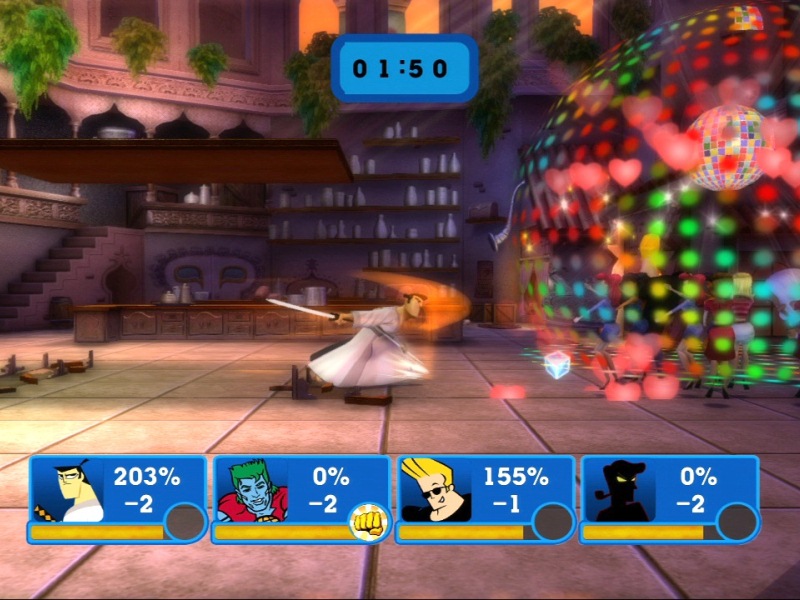Activate the yellow fist icon

pyautogui.click(x=366, y=520)
